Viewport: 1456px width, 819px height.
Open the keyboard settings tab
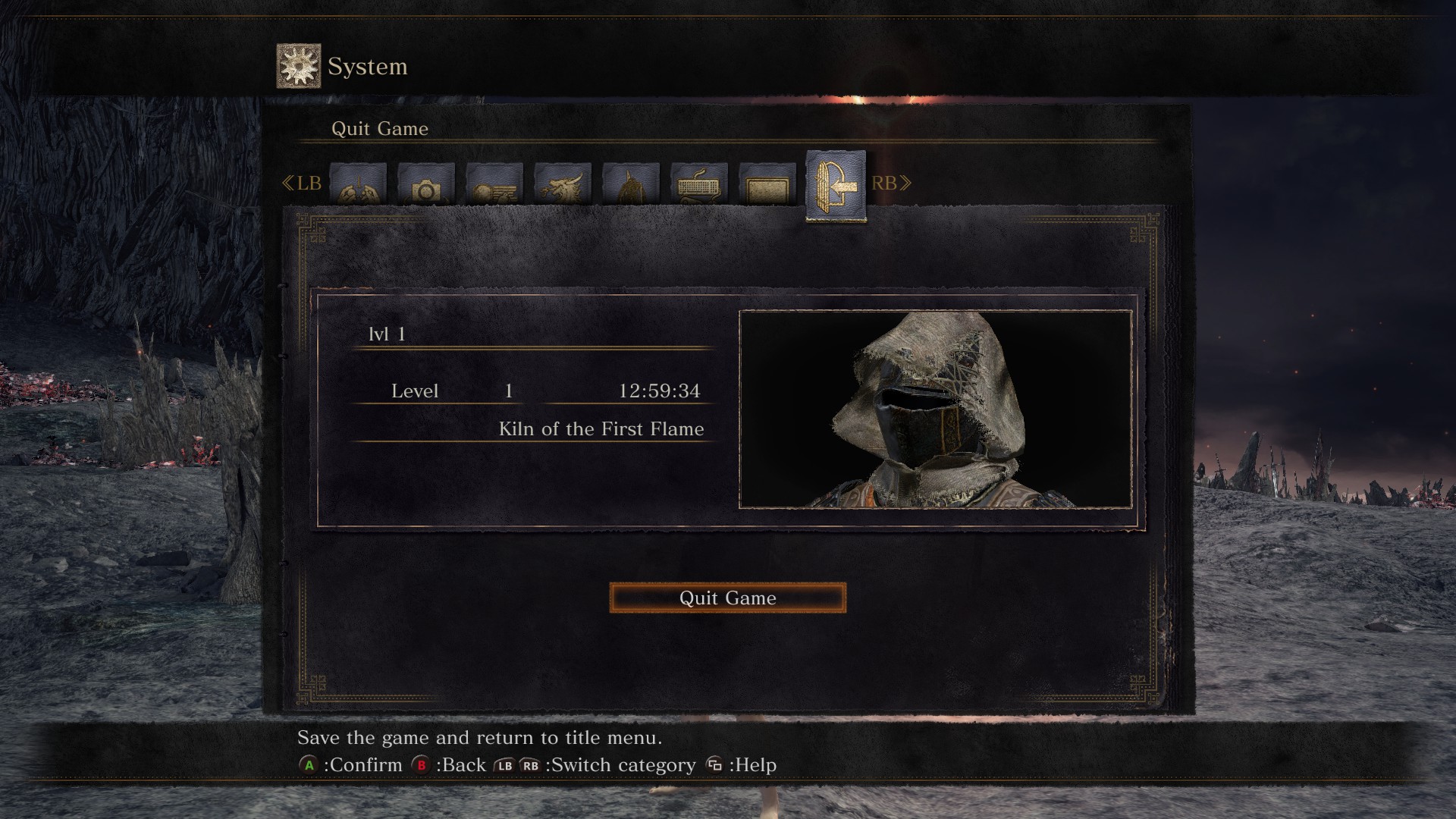pos(699,184)
